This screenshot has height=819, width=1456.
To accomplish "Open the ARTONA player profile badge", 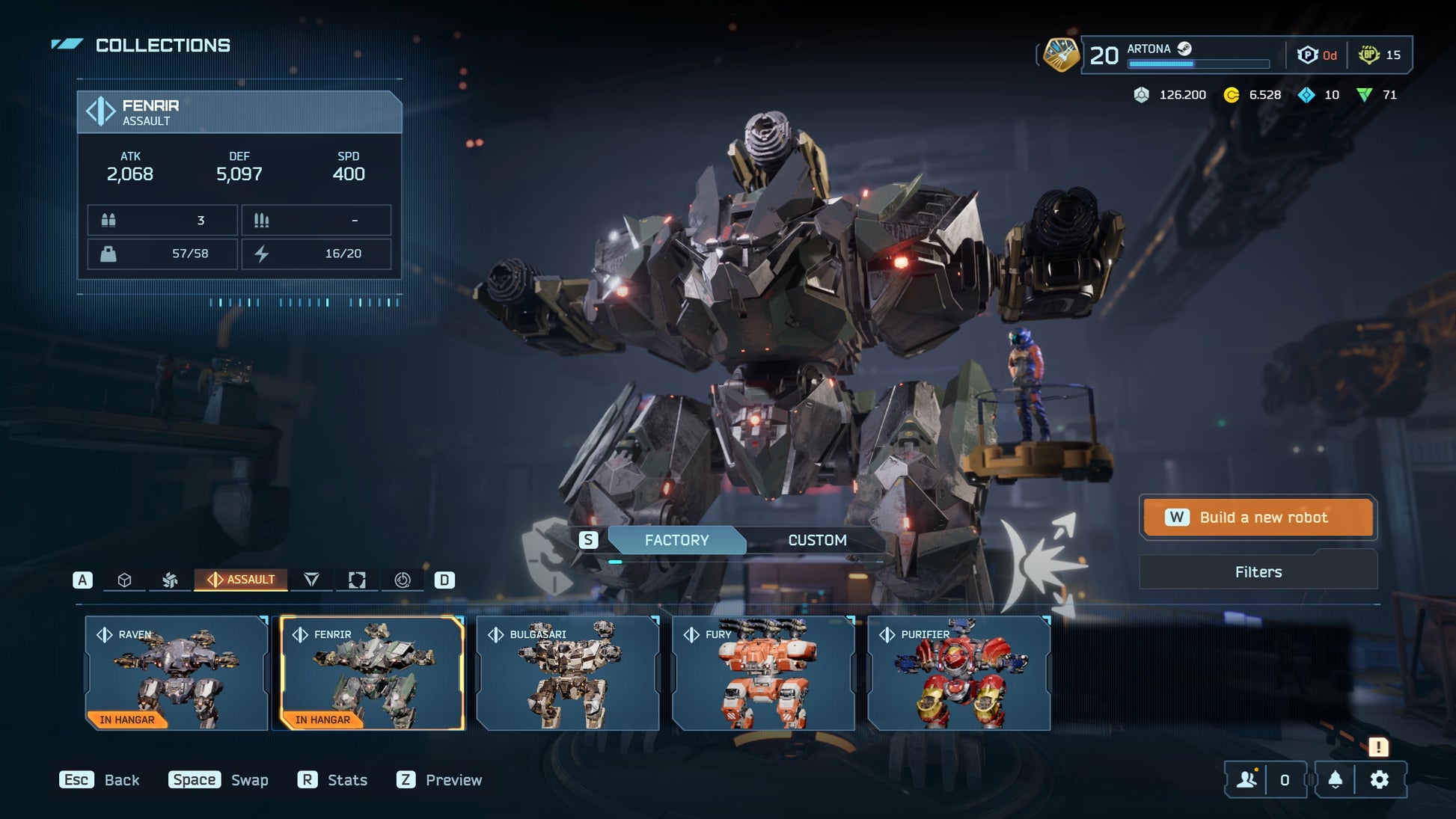I will click(x=1061, y=55).
